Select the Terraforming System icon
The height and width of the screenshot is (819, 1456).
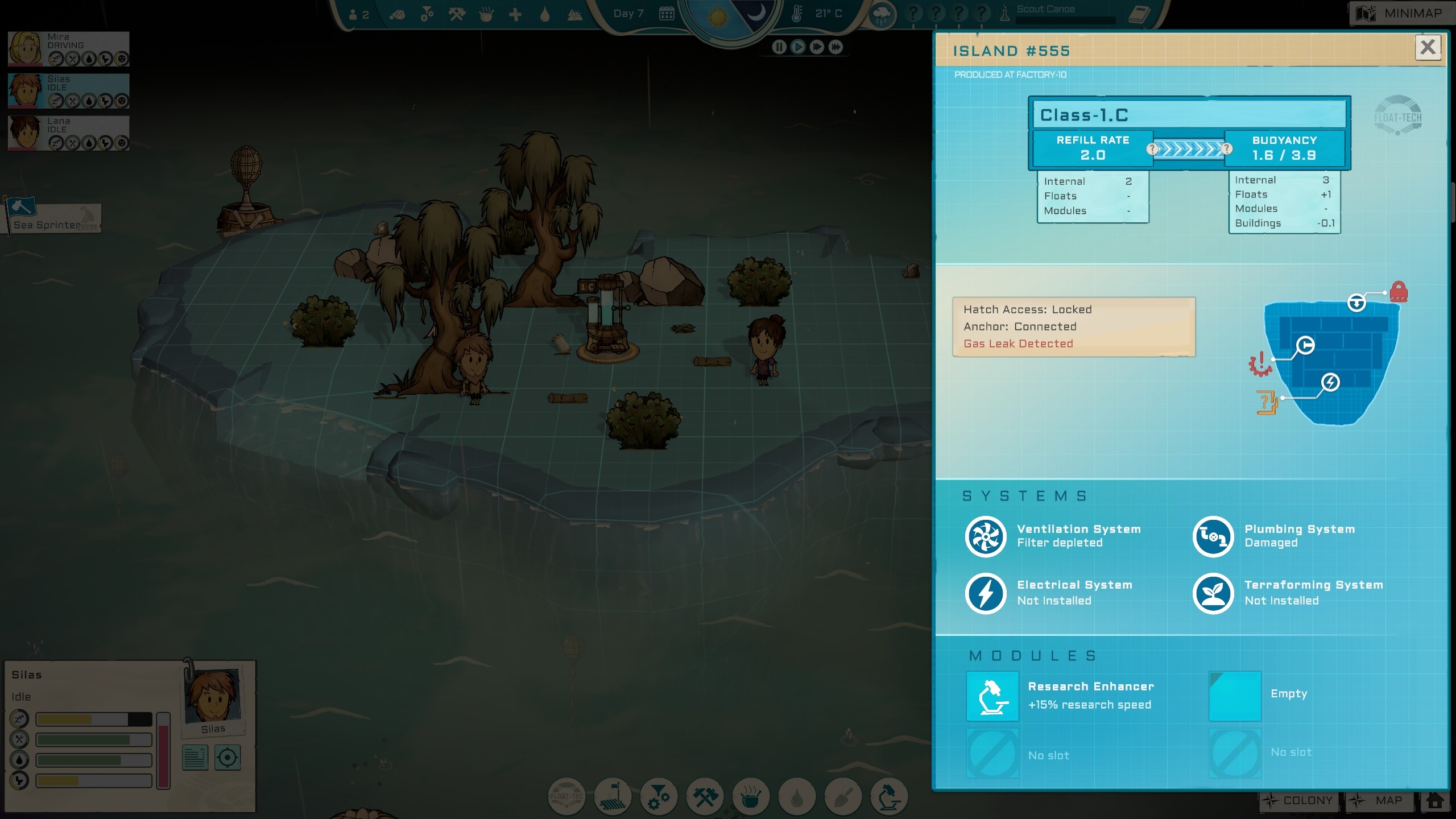click(1213, 593)
